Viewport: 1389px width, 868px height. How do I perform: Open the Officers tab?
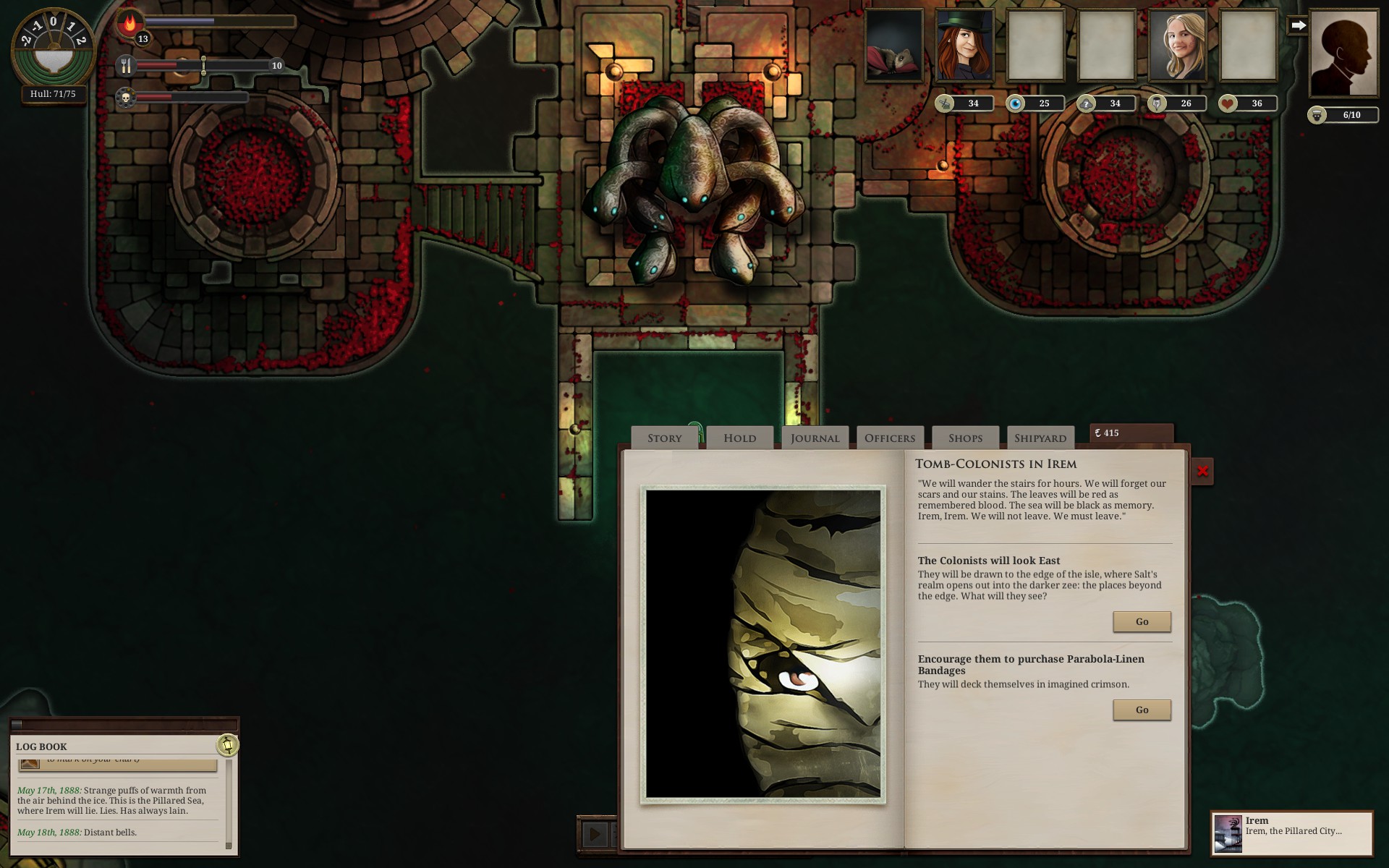[x=889, y=437]
